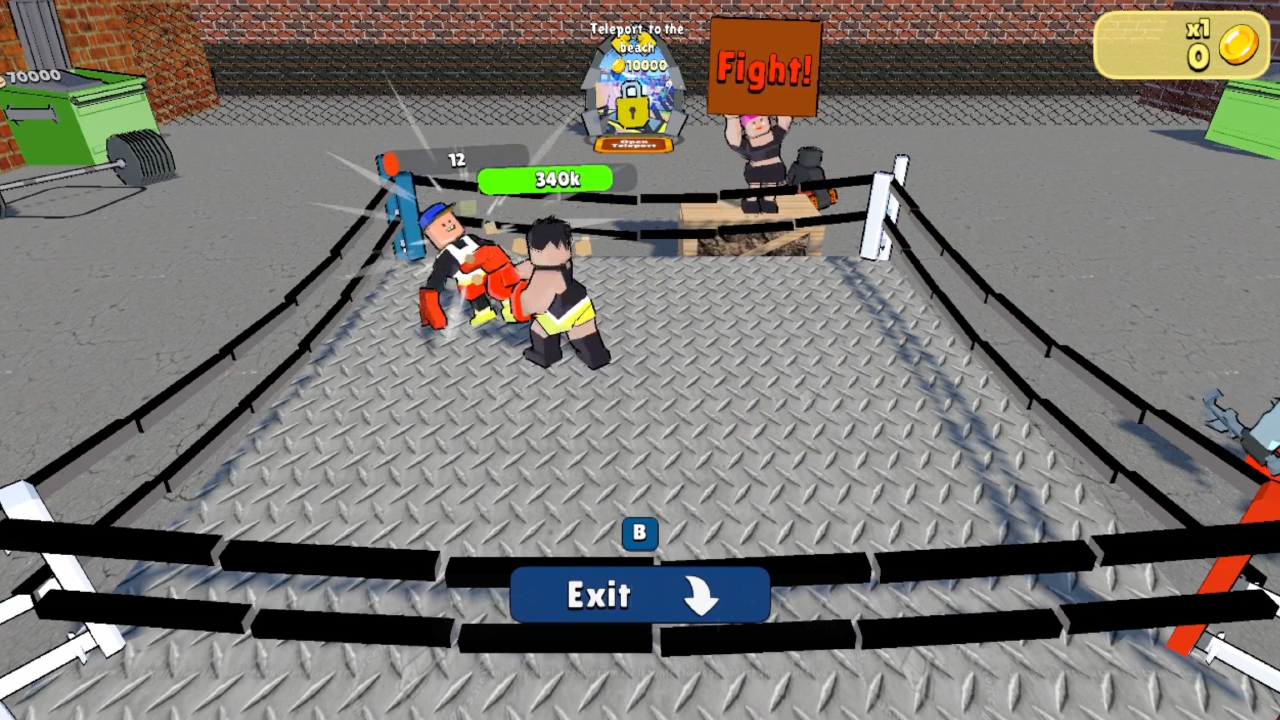Click the small coin icon showing 10000 price

[x=617, y=65]
